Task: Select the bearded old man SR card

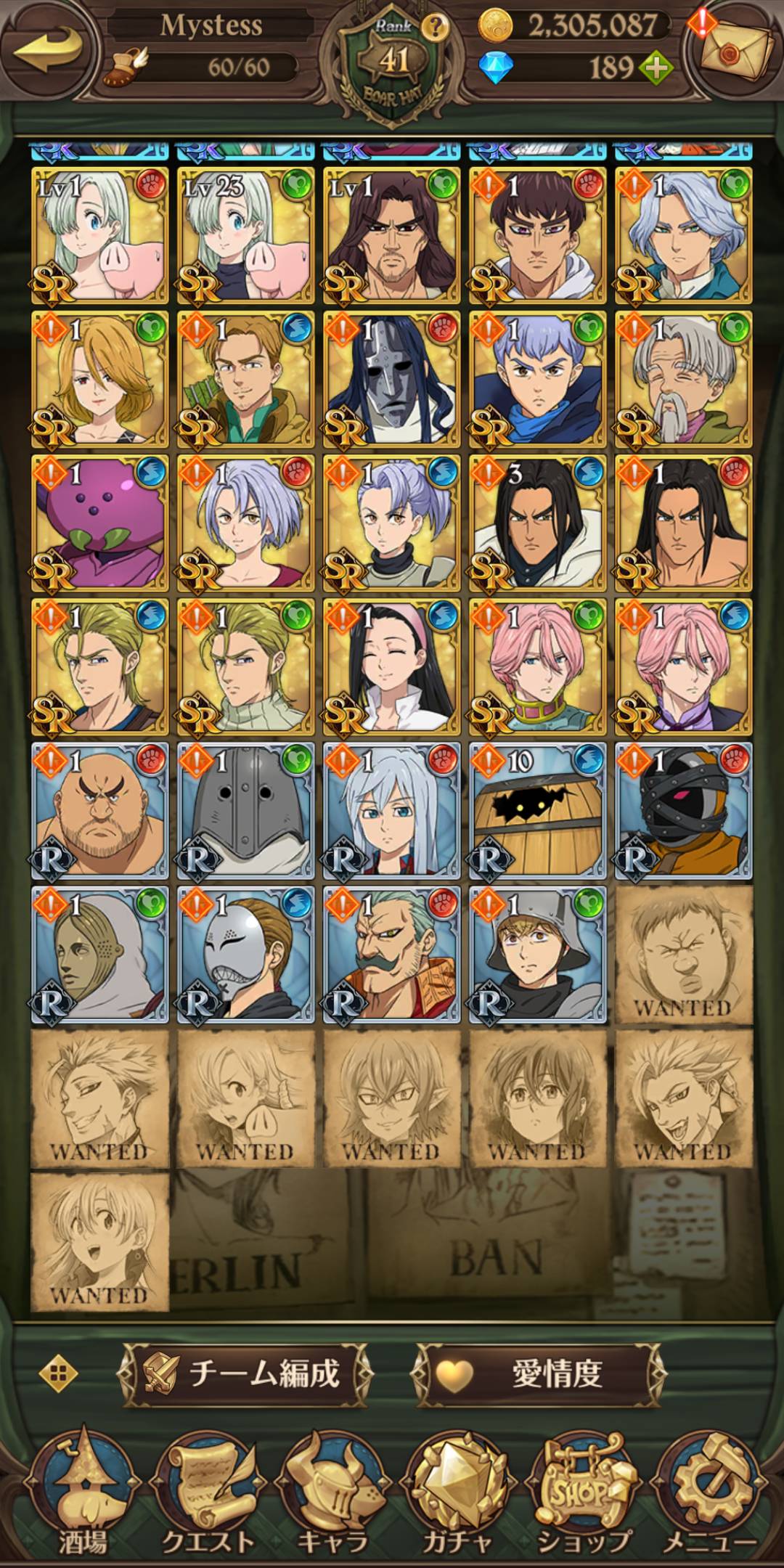Action: [683, 379]
